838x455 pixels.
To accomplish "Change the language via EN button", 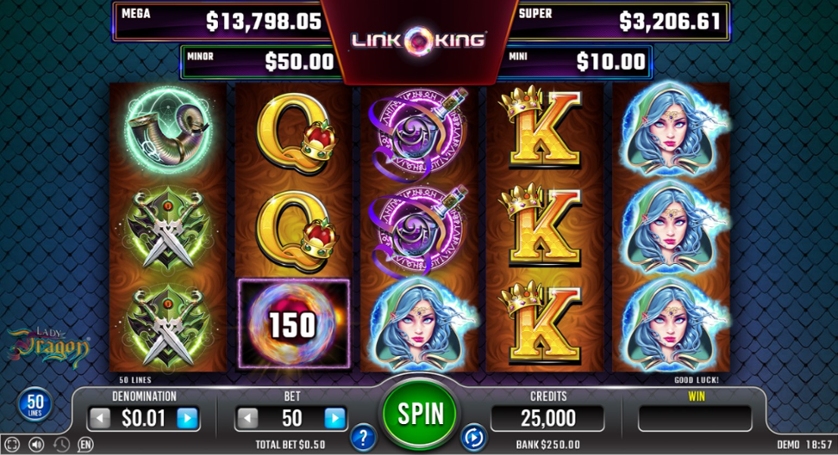I will 86,444.
